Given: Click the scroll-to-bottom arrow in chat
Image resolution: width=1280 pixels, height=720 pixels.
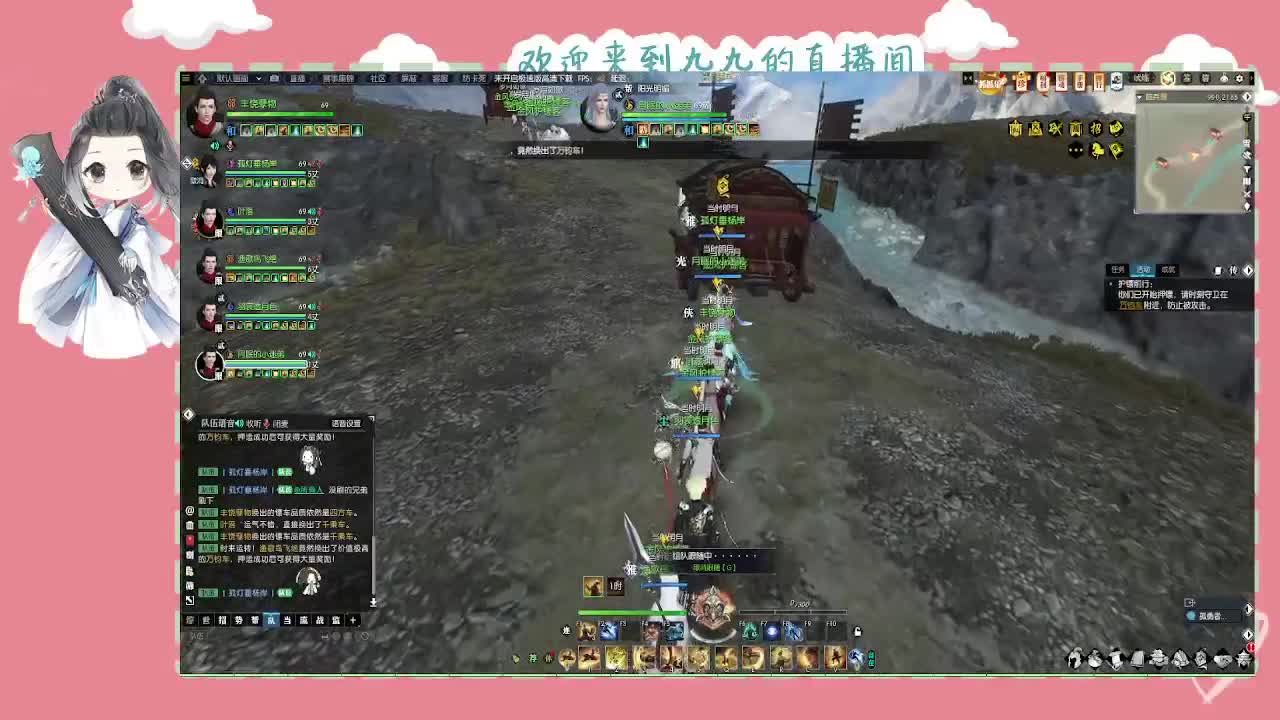Looking at the screenshot, I should (x=374, y=602).
